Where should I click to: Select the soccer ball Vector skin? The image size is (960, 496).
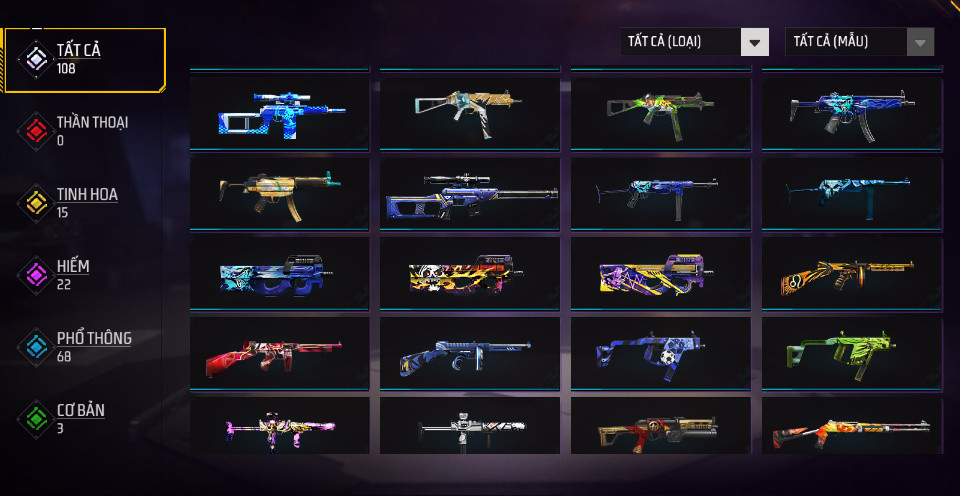[660, 354]
